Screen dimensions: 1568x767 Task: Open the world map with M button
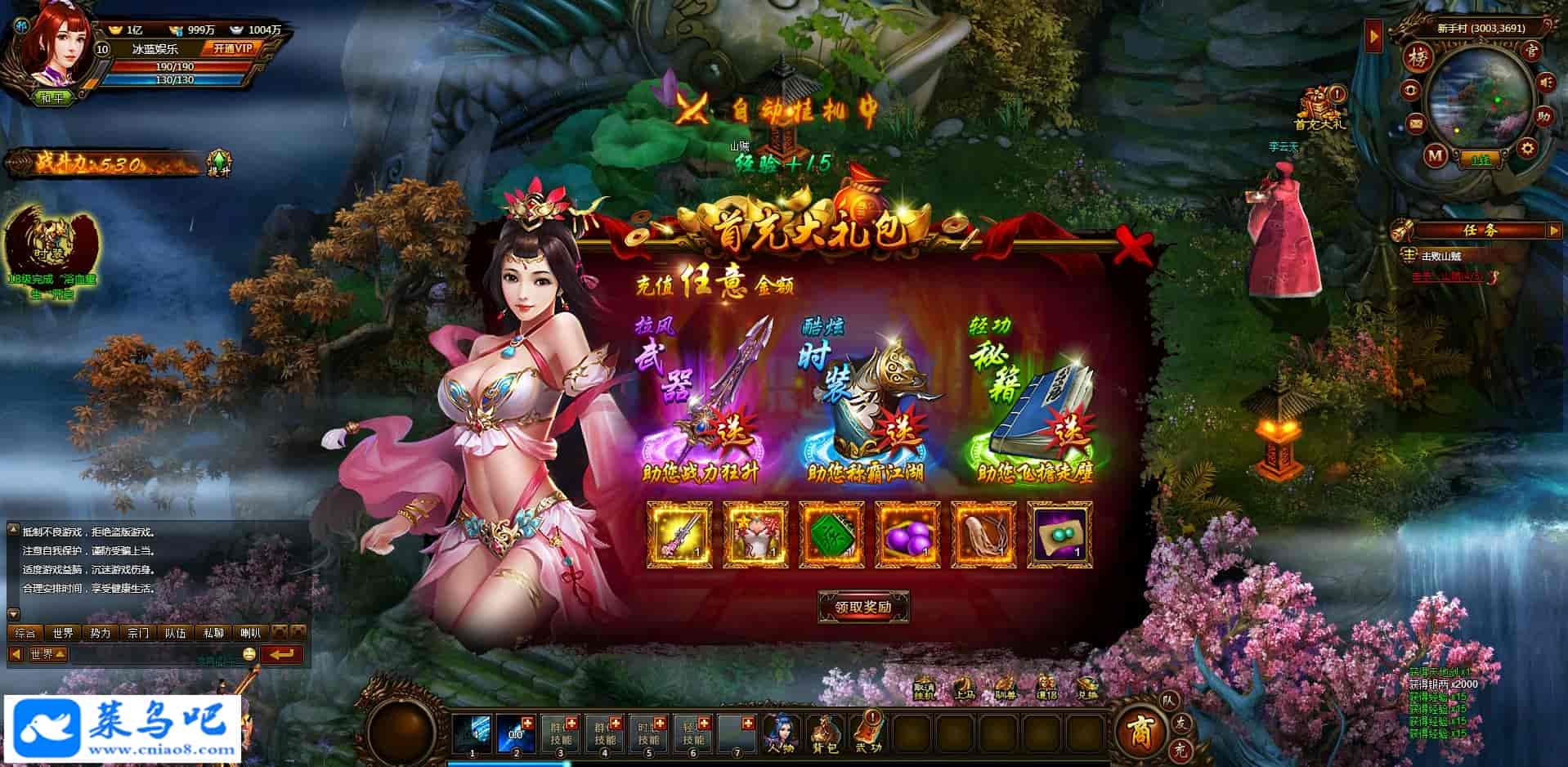point(1436,155)
